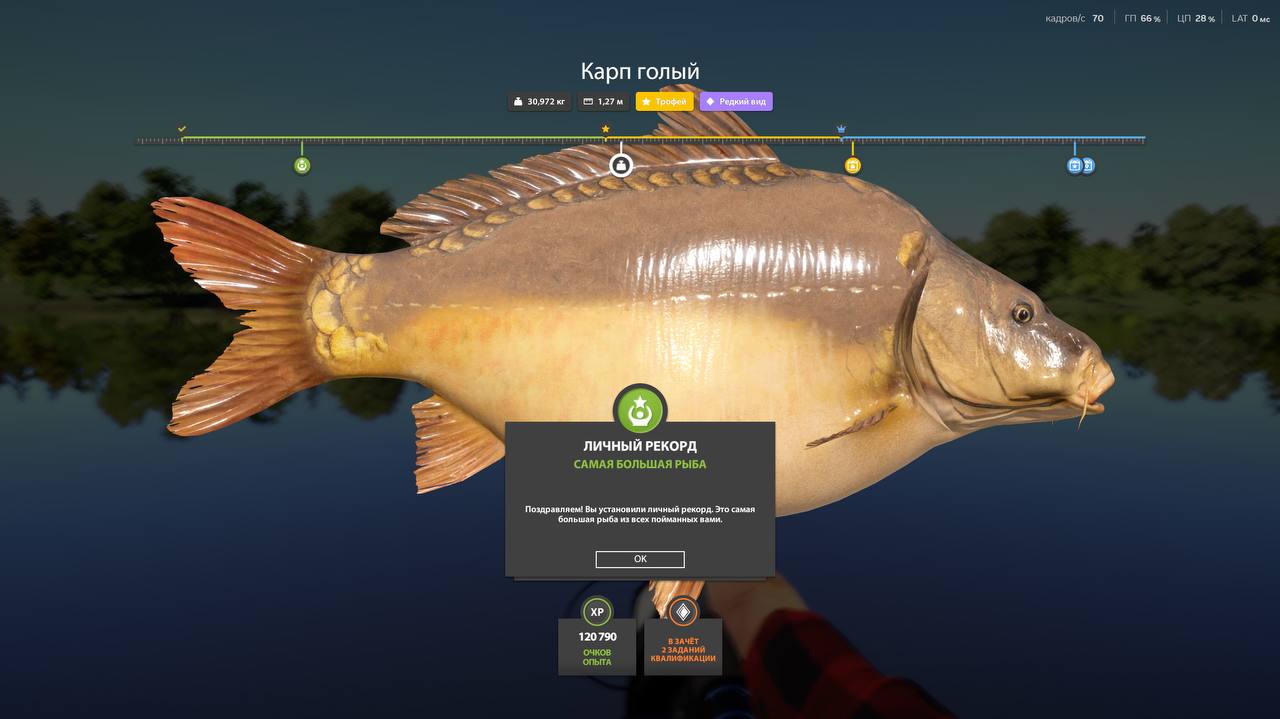The height and width of the screenshot is (719, 1280).
Task: Choose the yellow marker on the weight scale
Action: [x=853, y=166]
